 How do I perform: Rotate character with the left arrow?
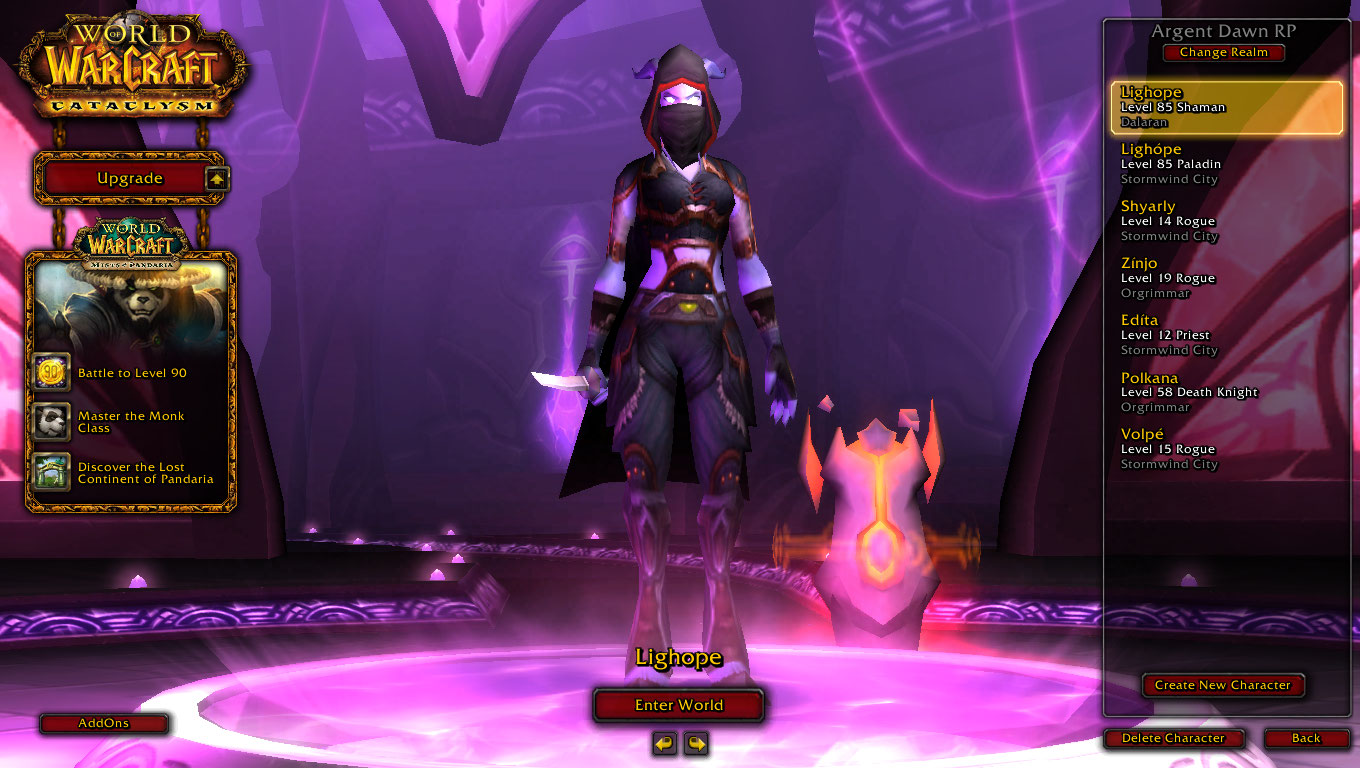(664, 743)
